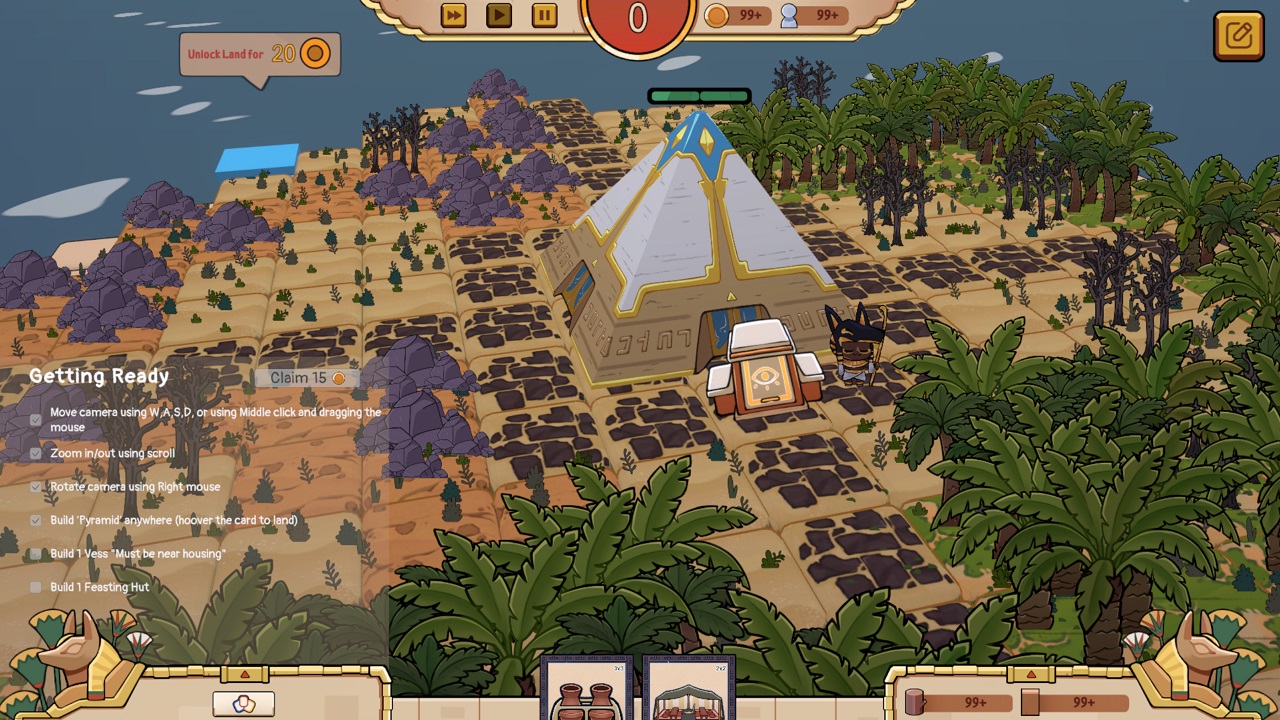Open the Getting Ready objectives tracker
The image size is (1280, 720).
(x=99, y=376)
